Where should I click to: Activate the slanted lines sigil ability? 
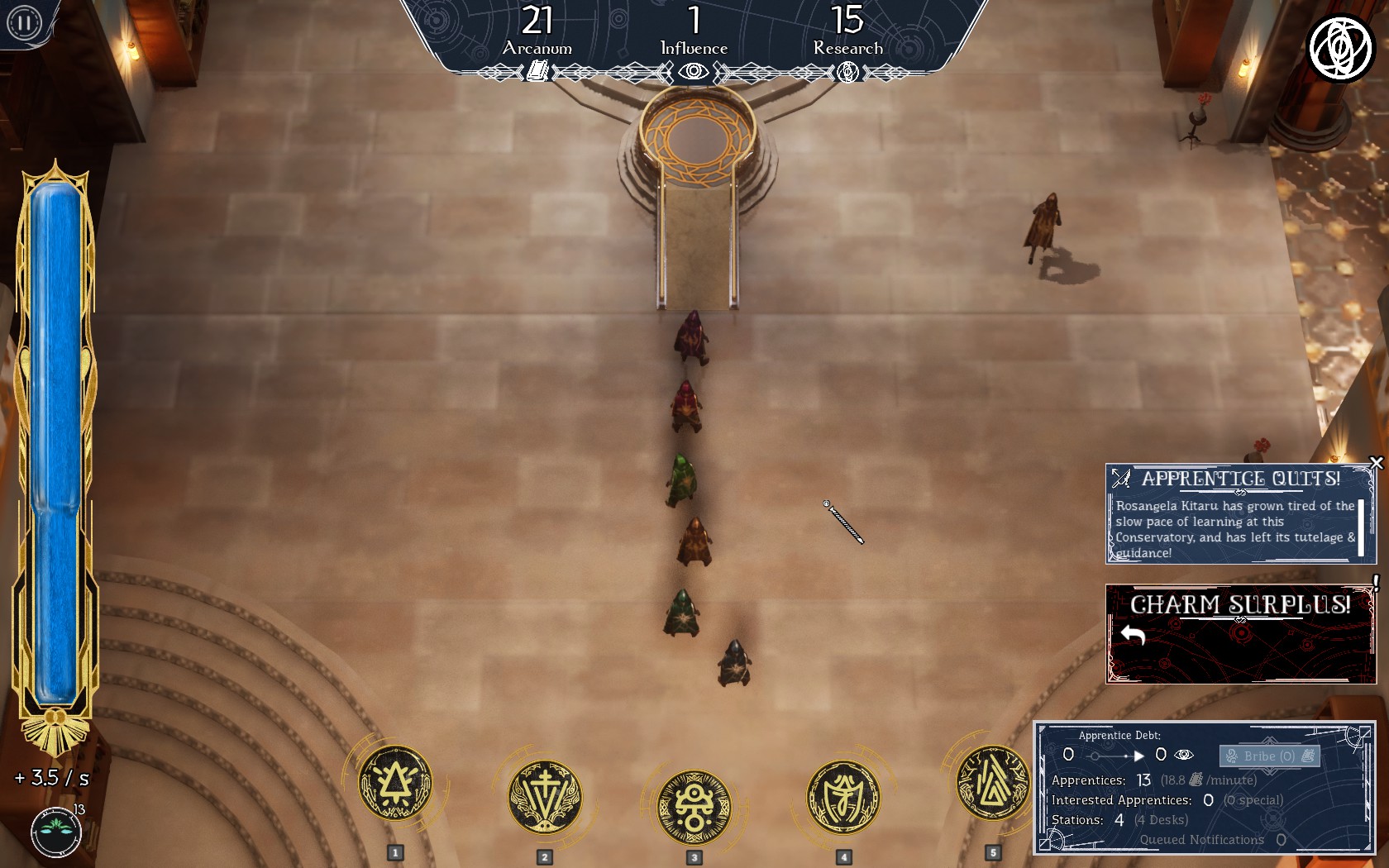point(991,782)
